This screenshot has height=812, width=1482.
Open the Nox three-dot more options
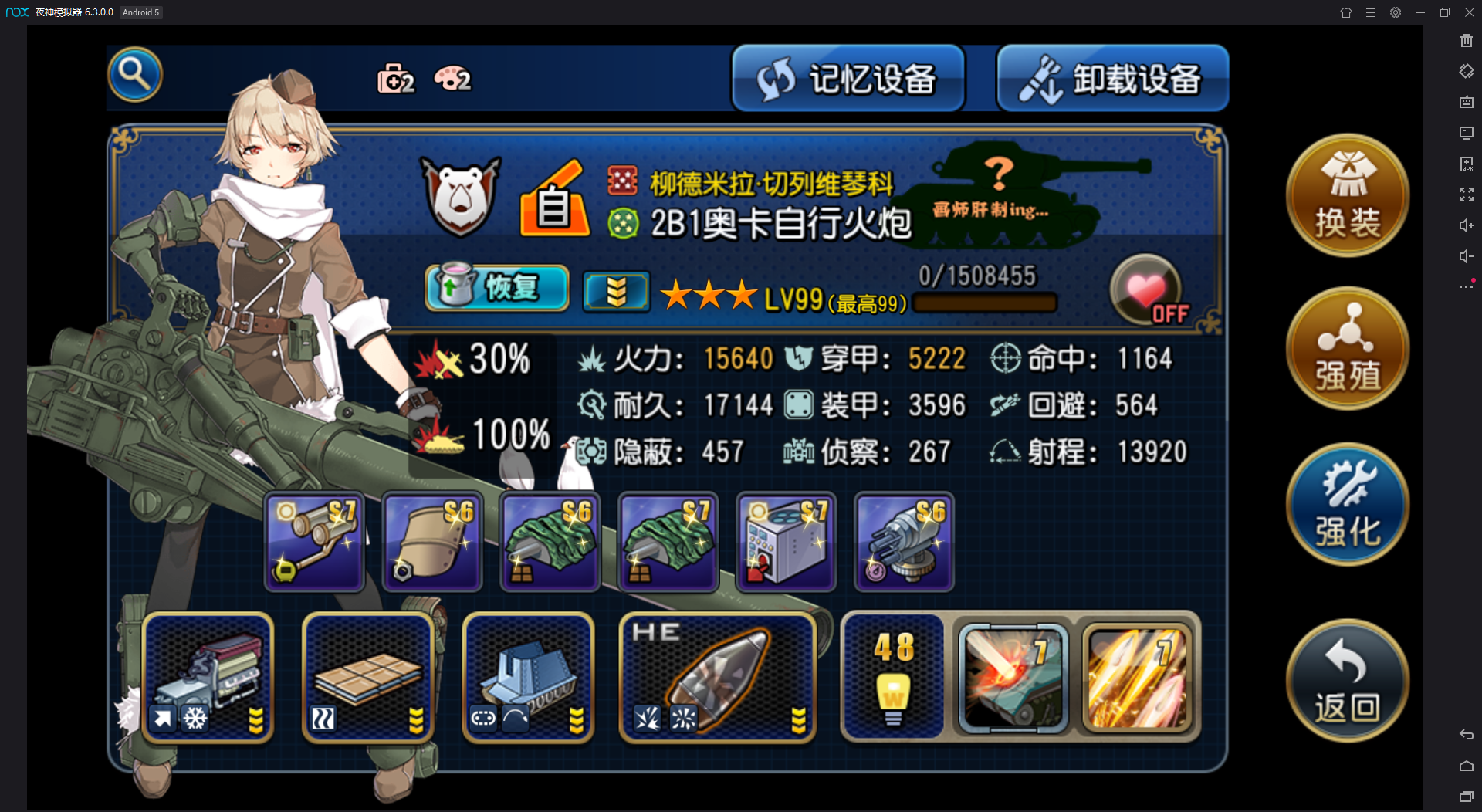[1466, 286]
